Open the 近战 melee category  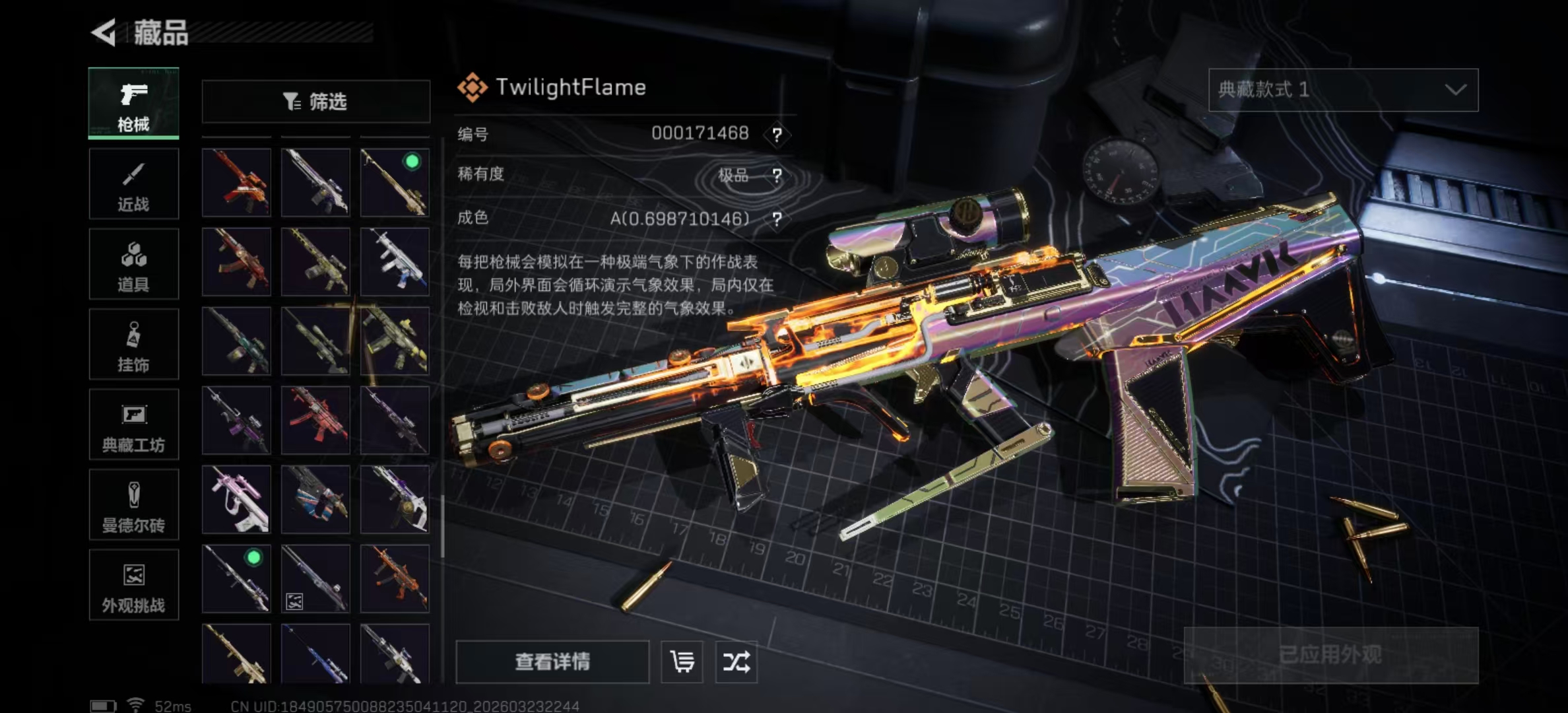[133, 184]
